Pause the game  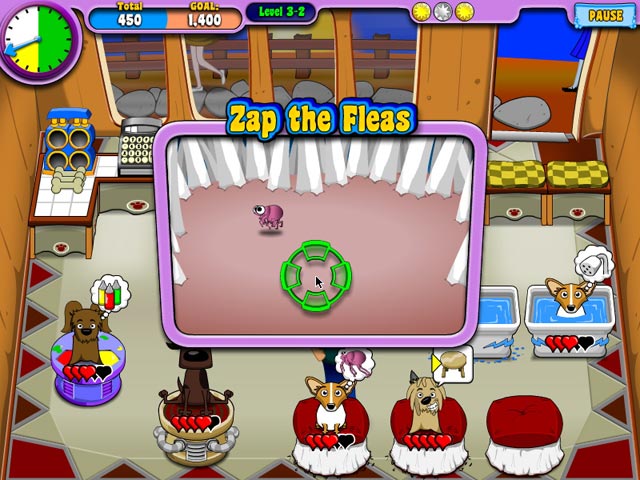point(605,15)
